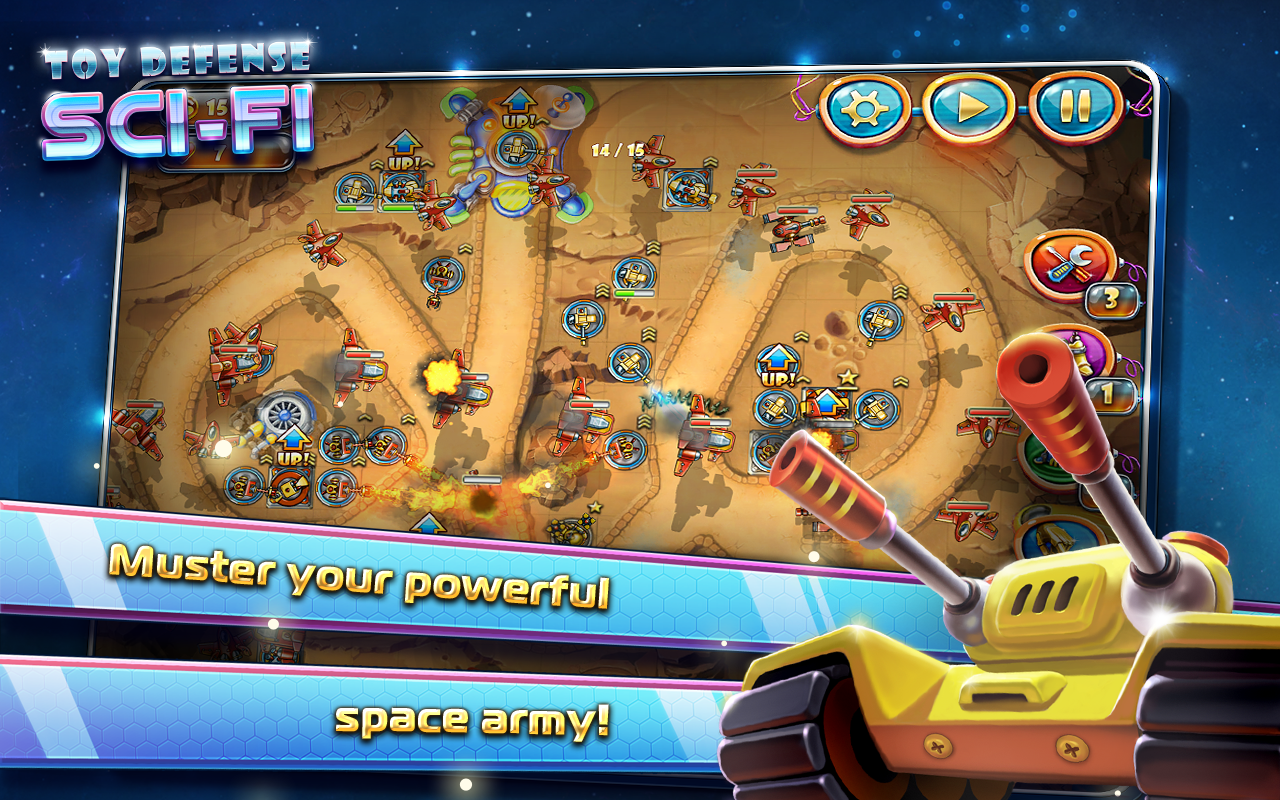The height and width of the screenshot is (800, 1280).
Task: Select the spinning fan turret on the left
Action: [x=287, y=412]
